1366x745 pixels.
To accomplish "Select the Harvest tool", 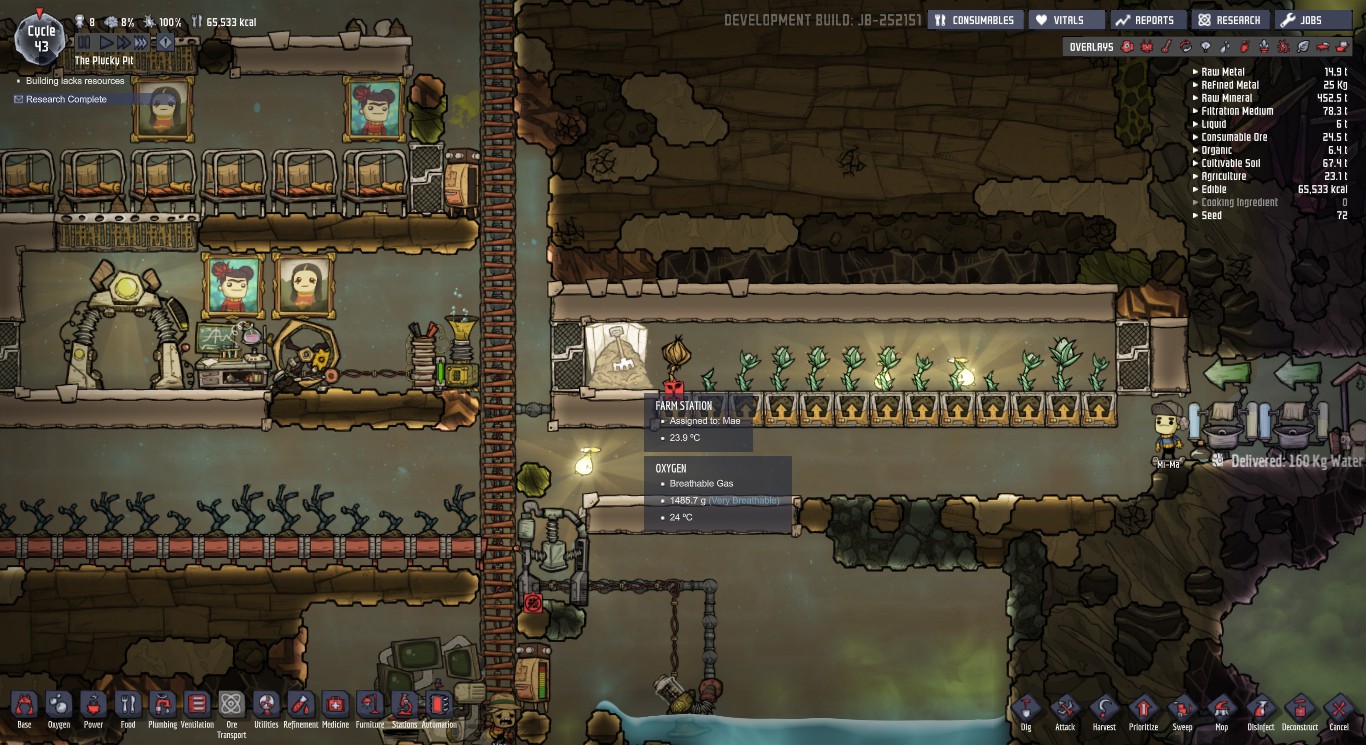I will point(1104,709).
